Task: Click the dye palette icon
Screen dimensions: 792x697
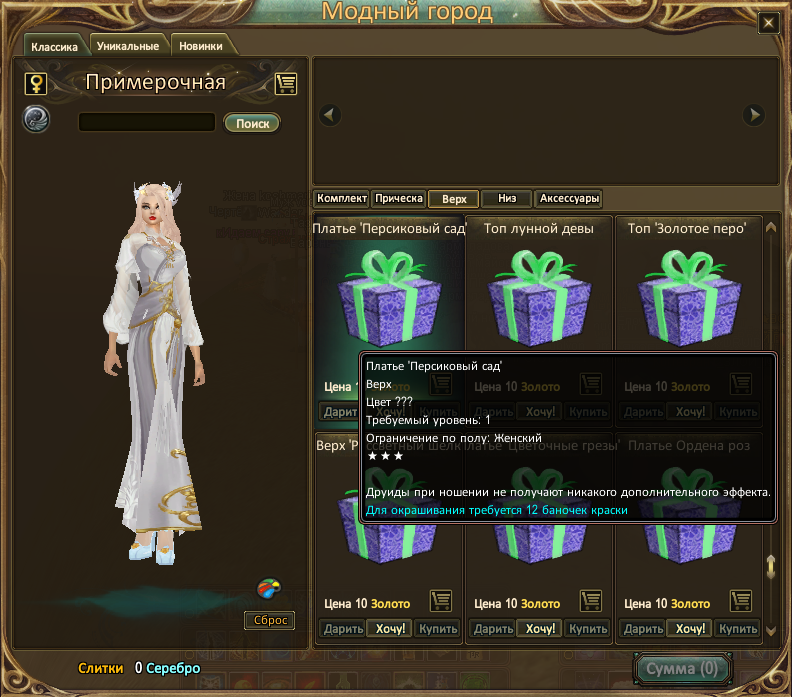Action: [267, 588]
